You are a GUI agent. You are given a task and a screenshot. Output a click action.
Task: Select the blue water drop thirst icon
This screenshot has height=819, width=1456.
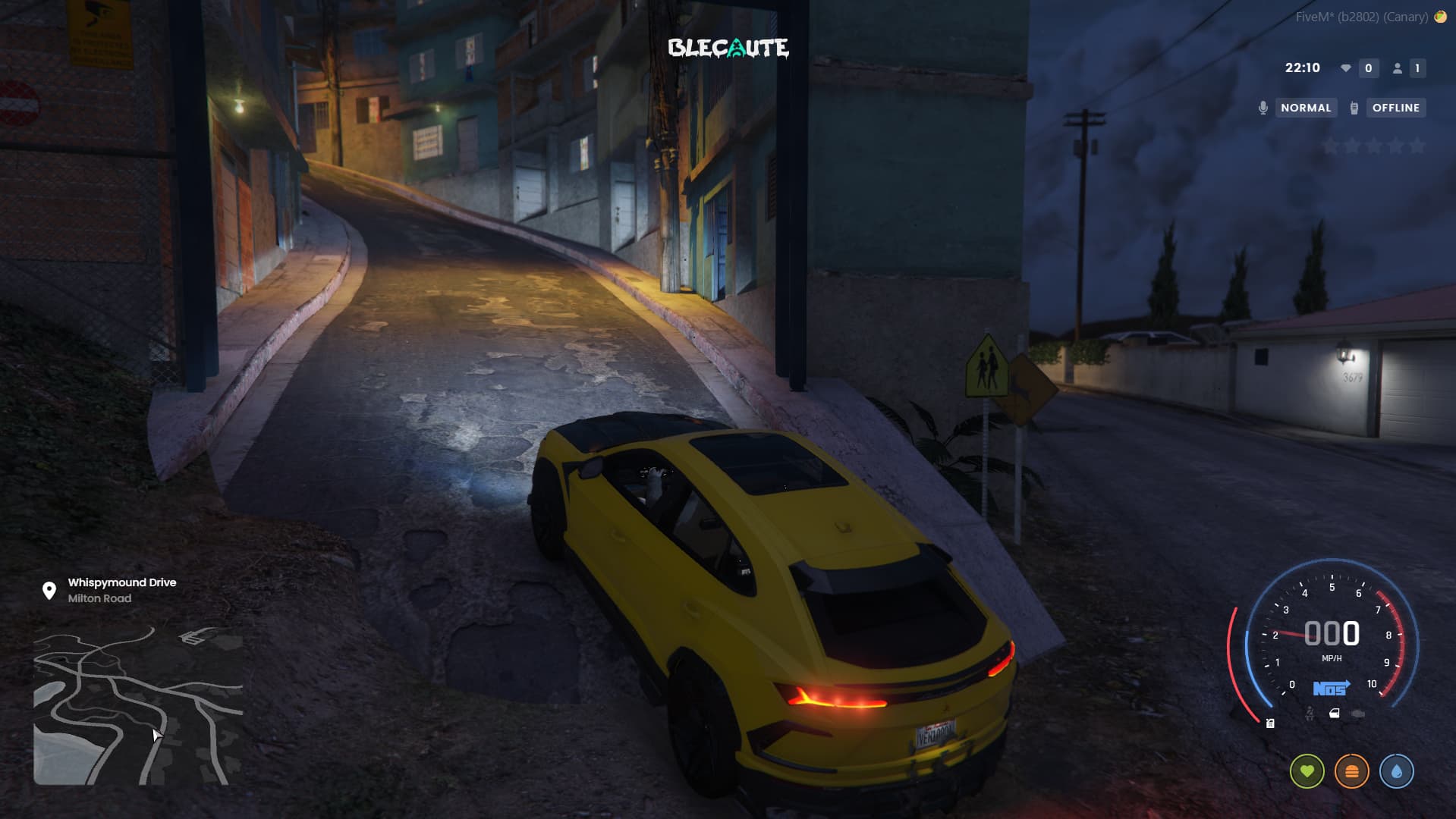(x=1396, y=771)
